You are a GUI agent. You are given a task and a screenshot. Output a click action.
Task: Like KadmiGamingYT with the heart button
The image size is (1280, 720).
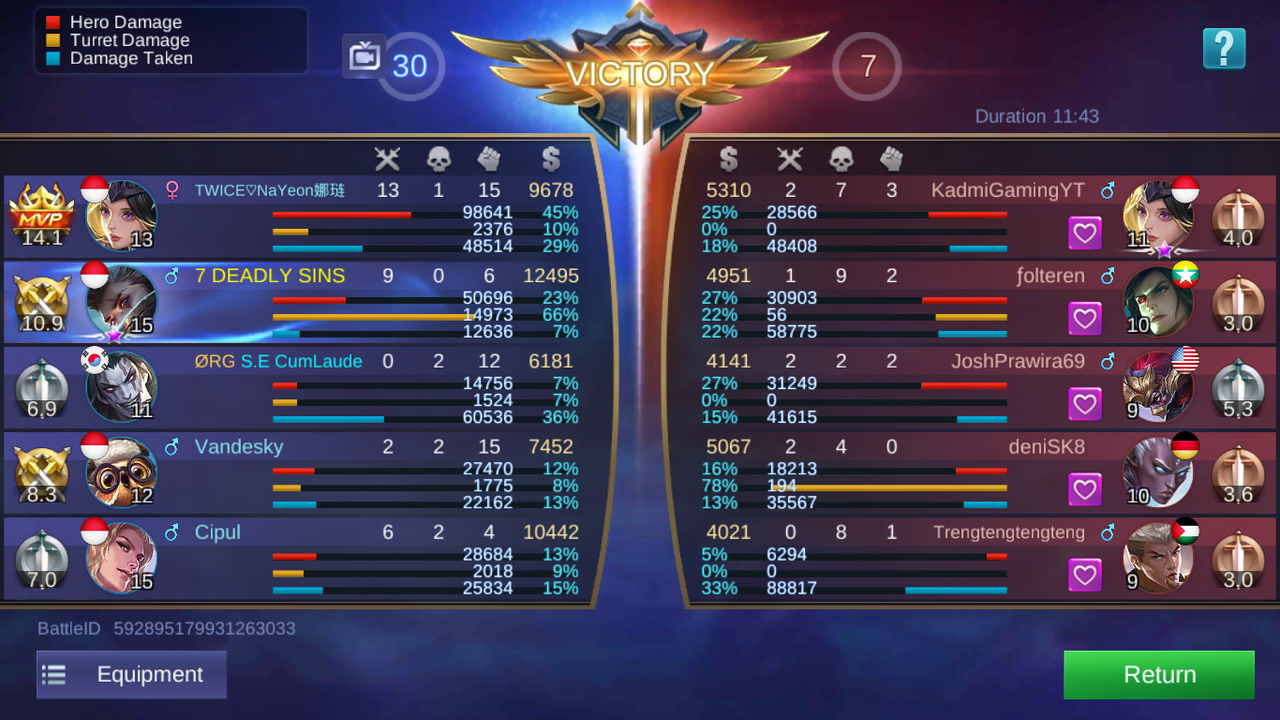(x=1085, y=234)
